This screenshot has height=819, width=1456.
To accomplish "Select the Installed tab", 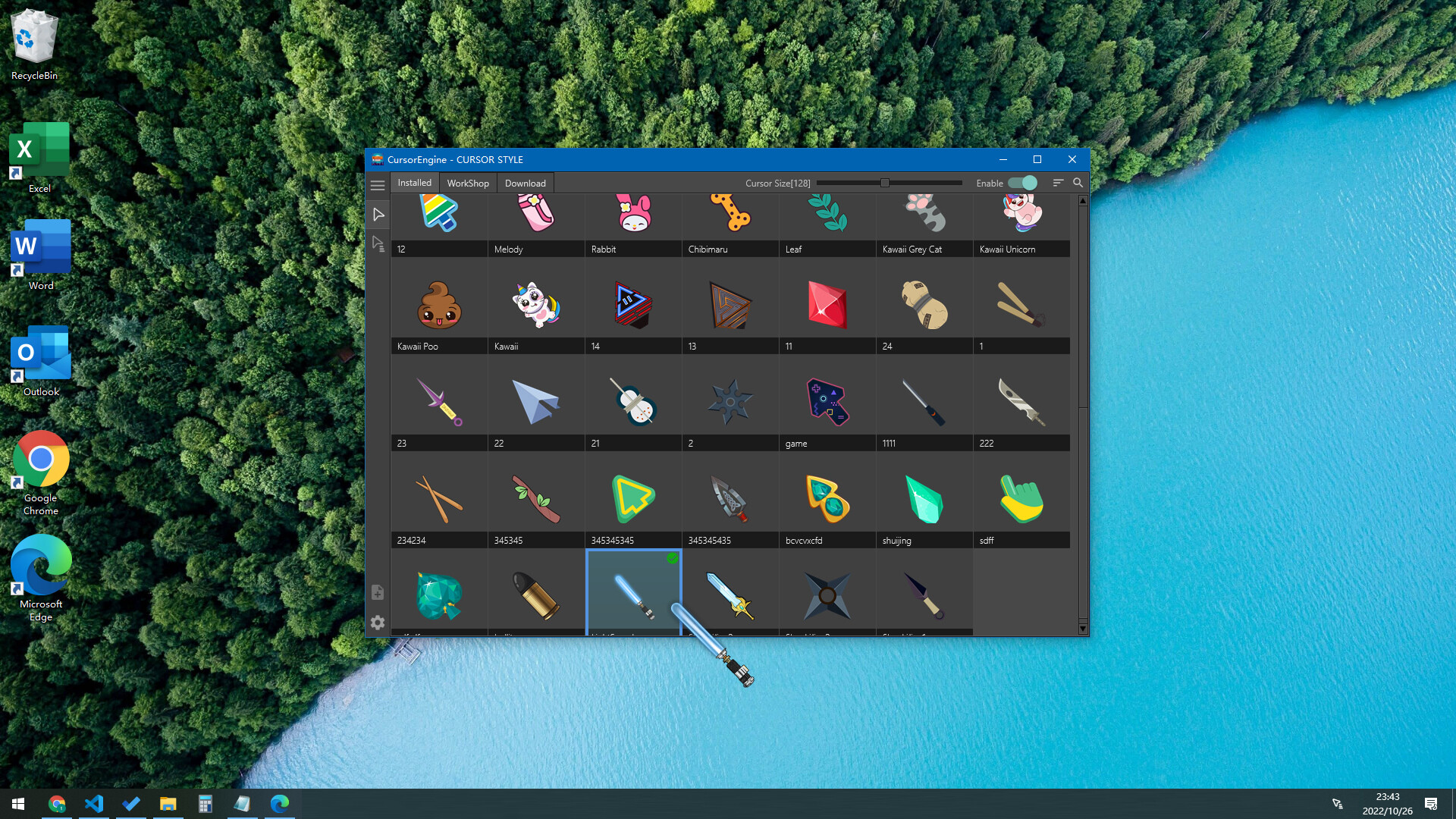I will click(414, 183).
